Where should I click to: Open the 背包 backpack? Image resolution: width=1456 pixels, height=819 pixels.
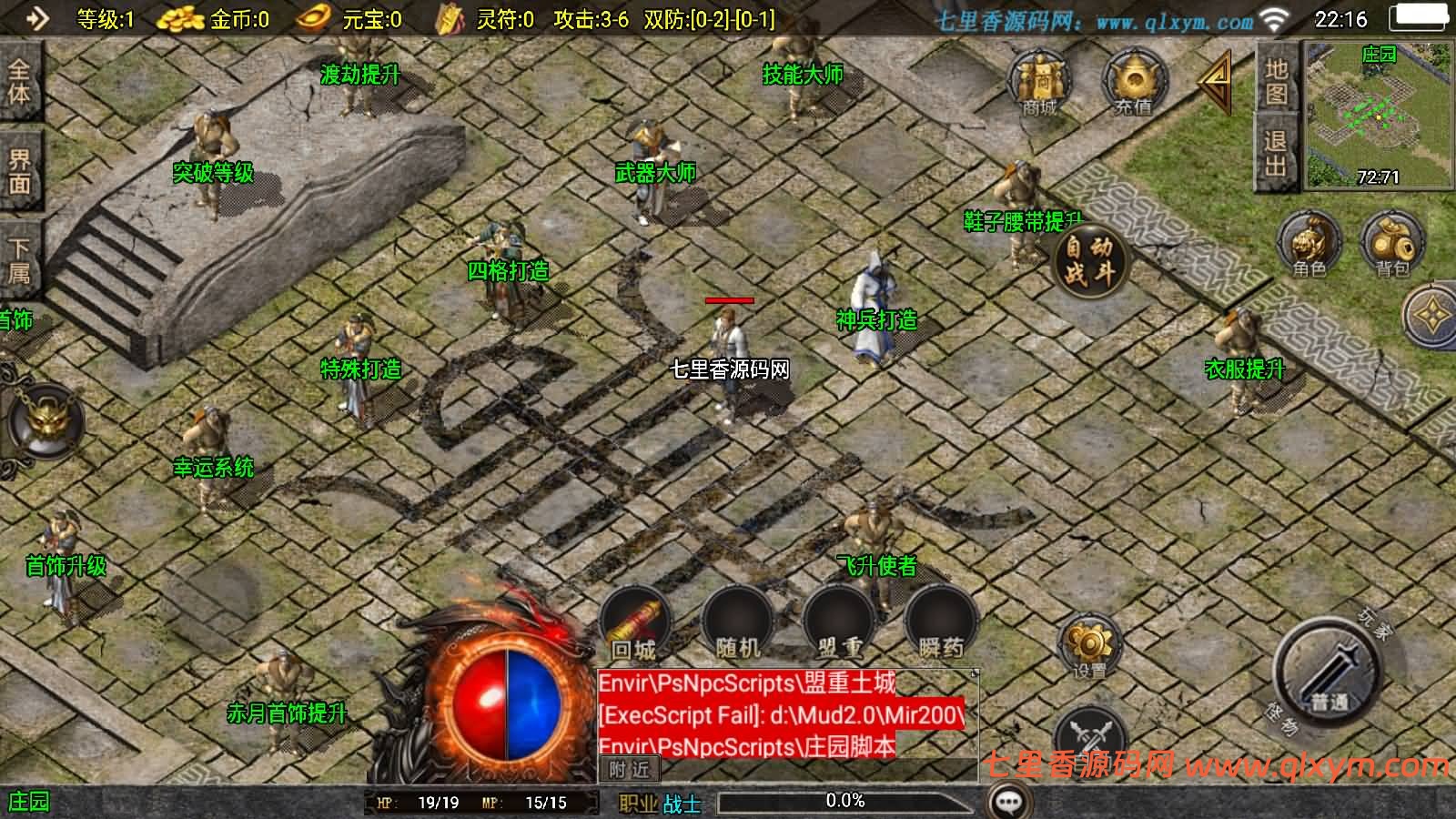1392,244
